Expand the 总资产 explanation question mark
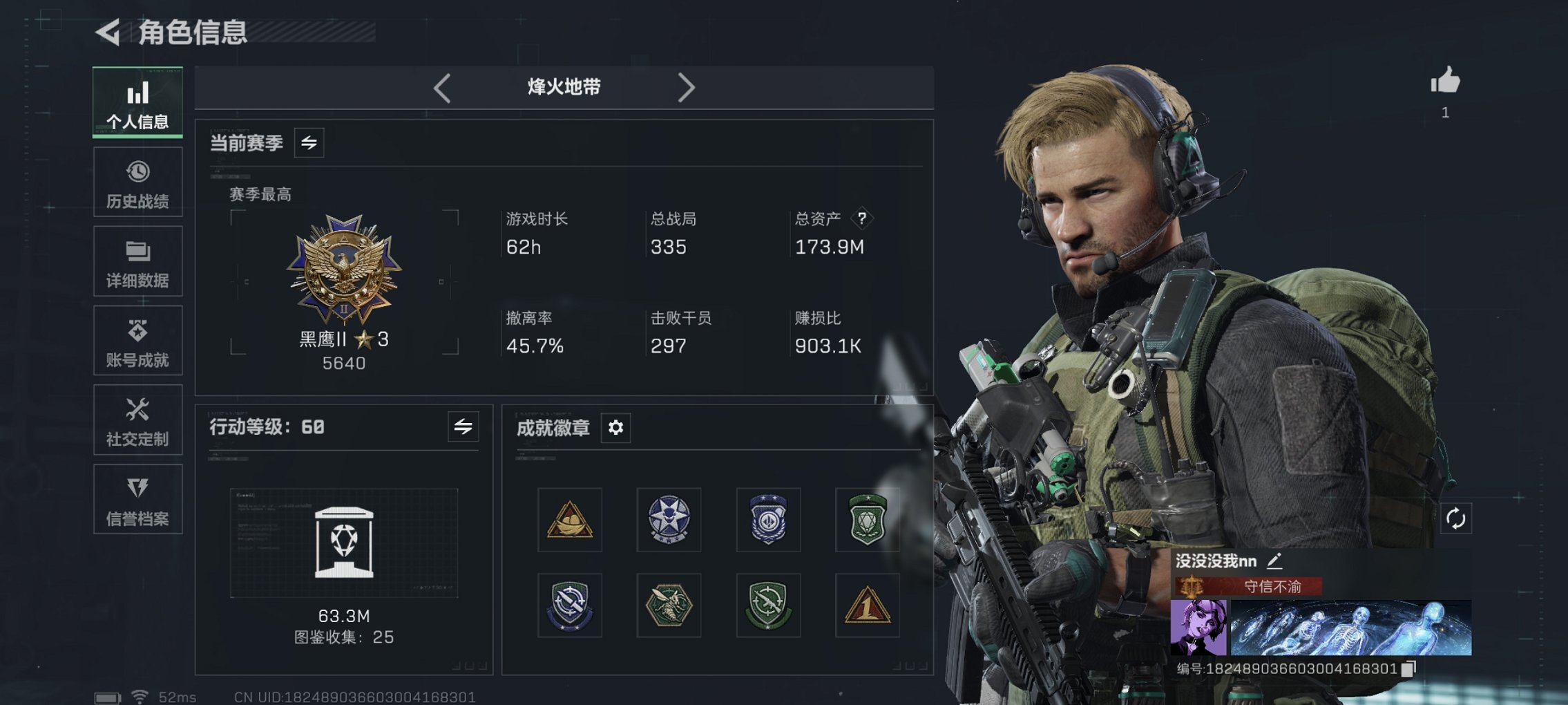 pos(861,220)
